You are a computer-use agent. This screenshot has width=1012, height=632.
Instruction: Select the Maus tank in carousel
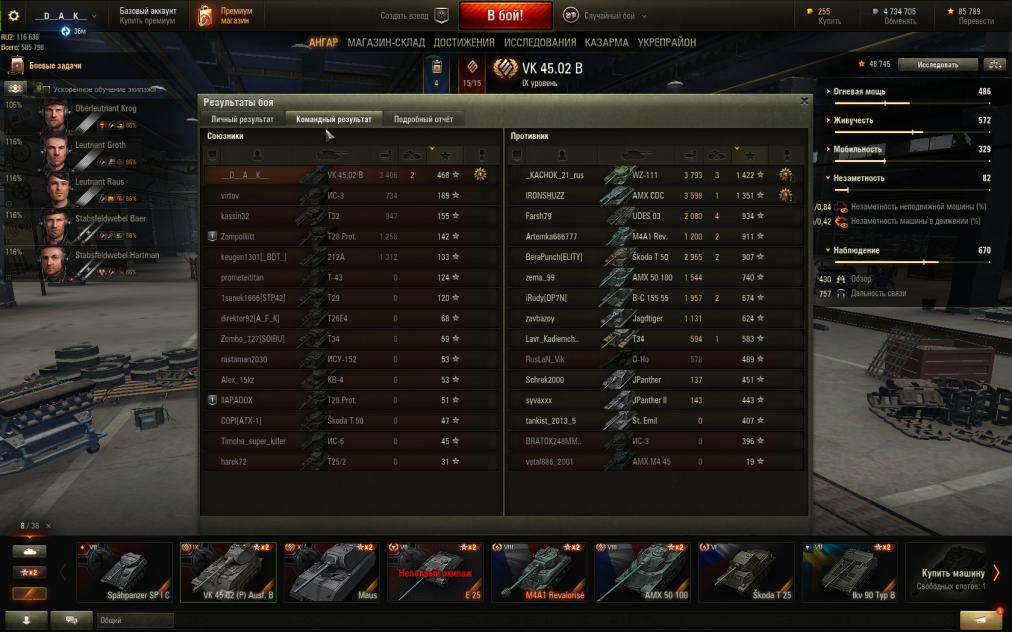click(x=330, y=573)
